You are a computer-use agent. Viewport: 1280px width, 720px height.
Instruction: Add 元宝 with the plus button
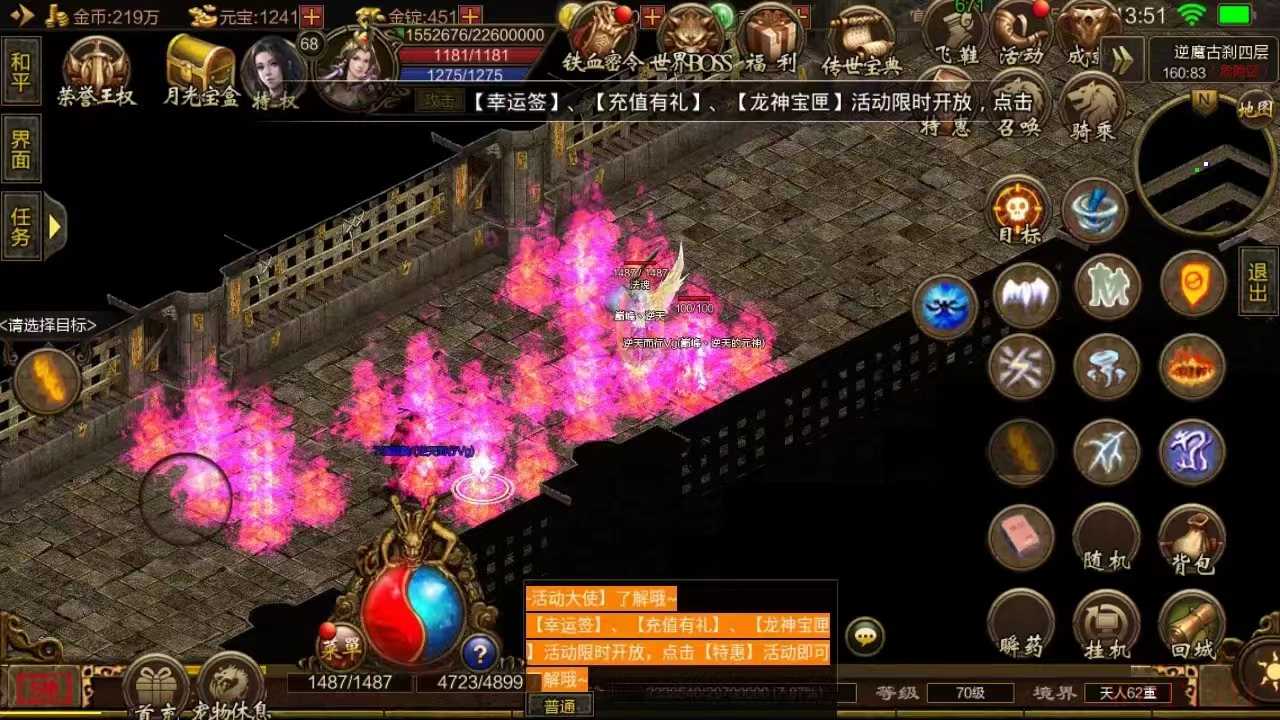click(x=312, y=16)
